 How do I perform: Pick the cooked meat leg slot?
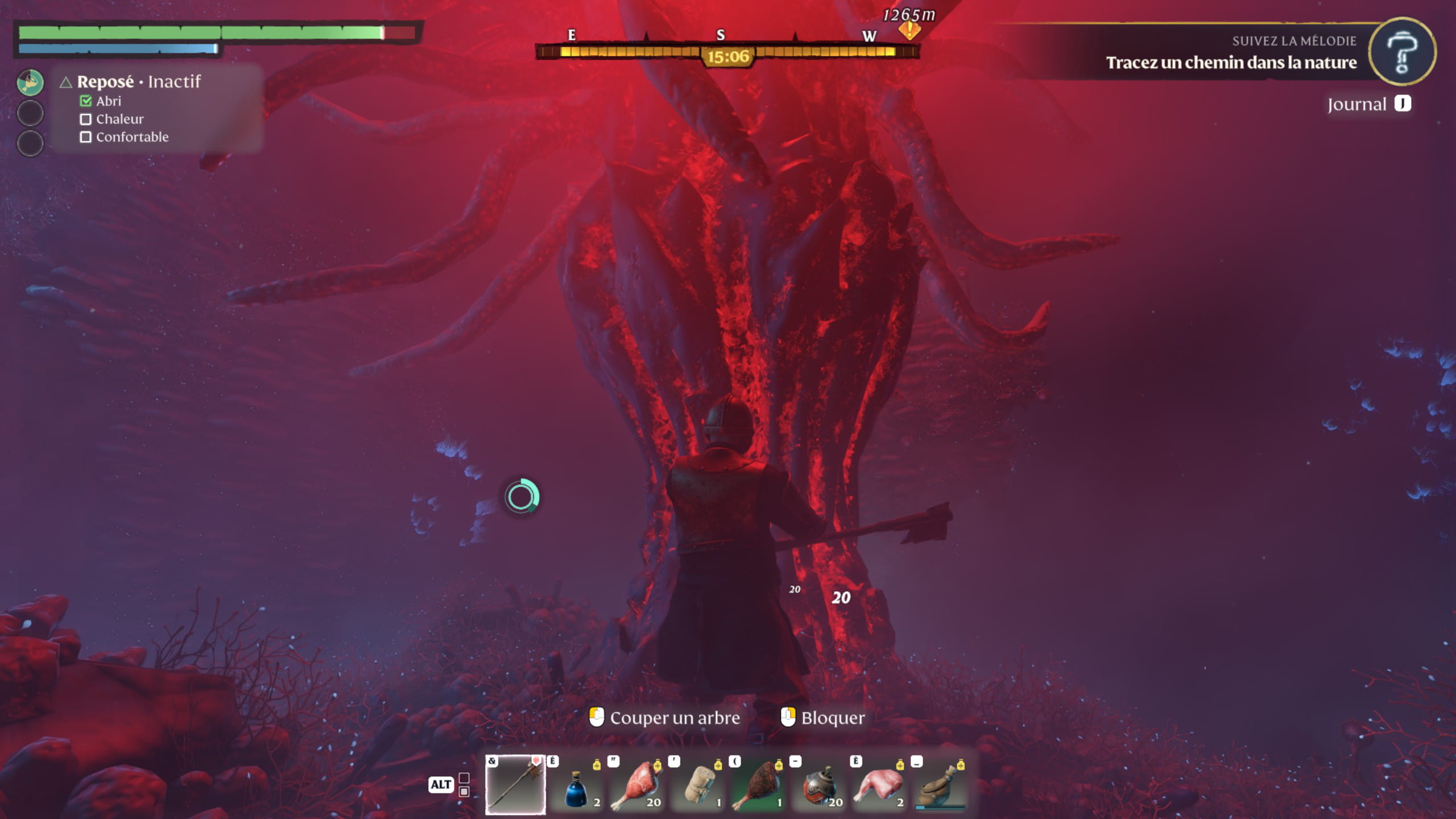click(x=759, y=785)
